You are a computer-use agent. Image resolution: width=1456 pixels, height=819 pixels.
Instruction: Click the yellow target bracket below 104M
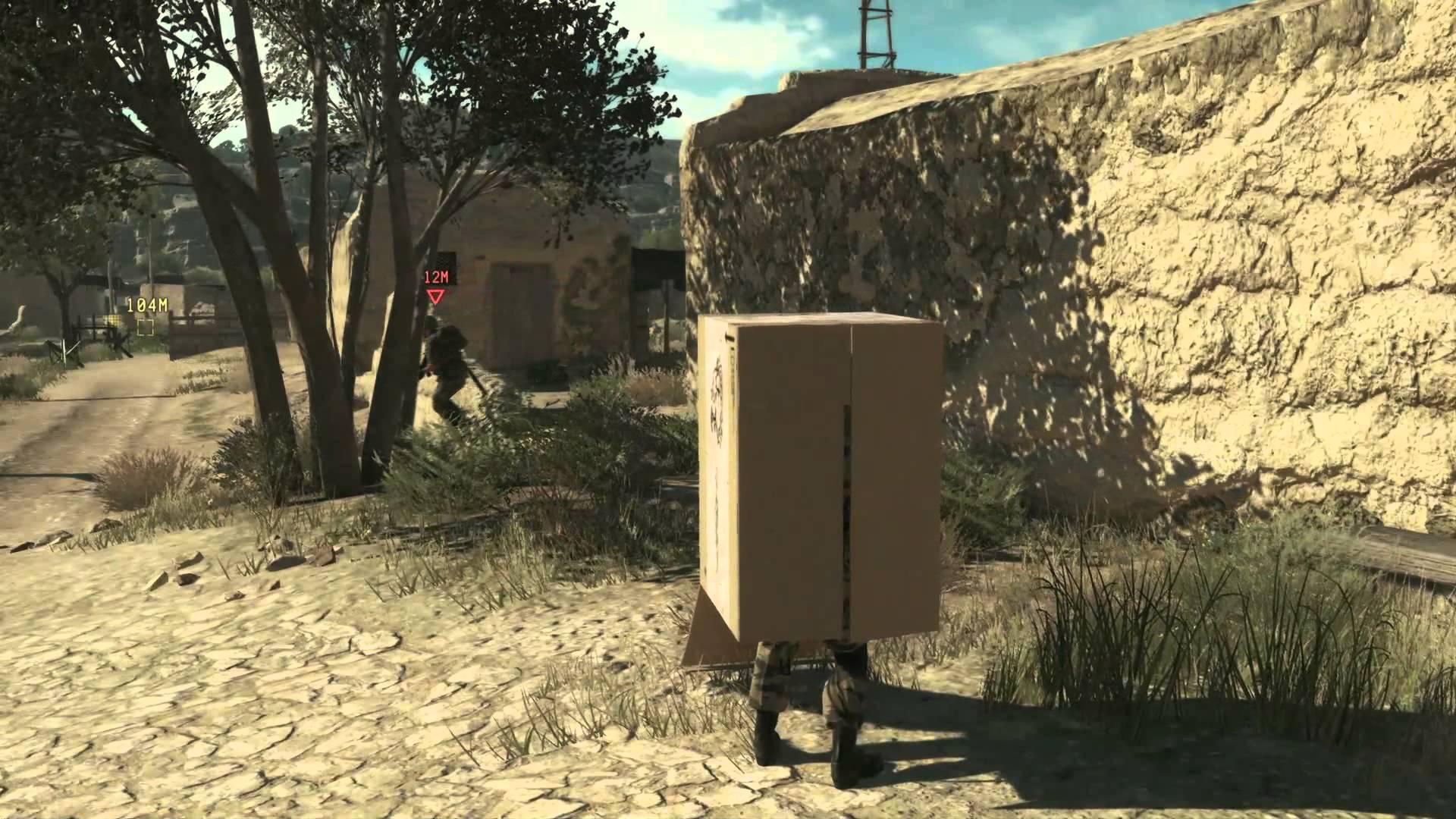146,328
